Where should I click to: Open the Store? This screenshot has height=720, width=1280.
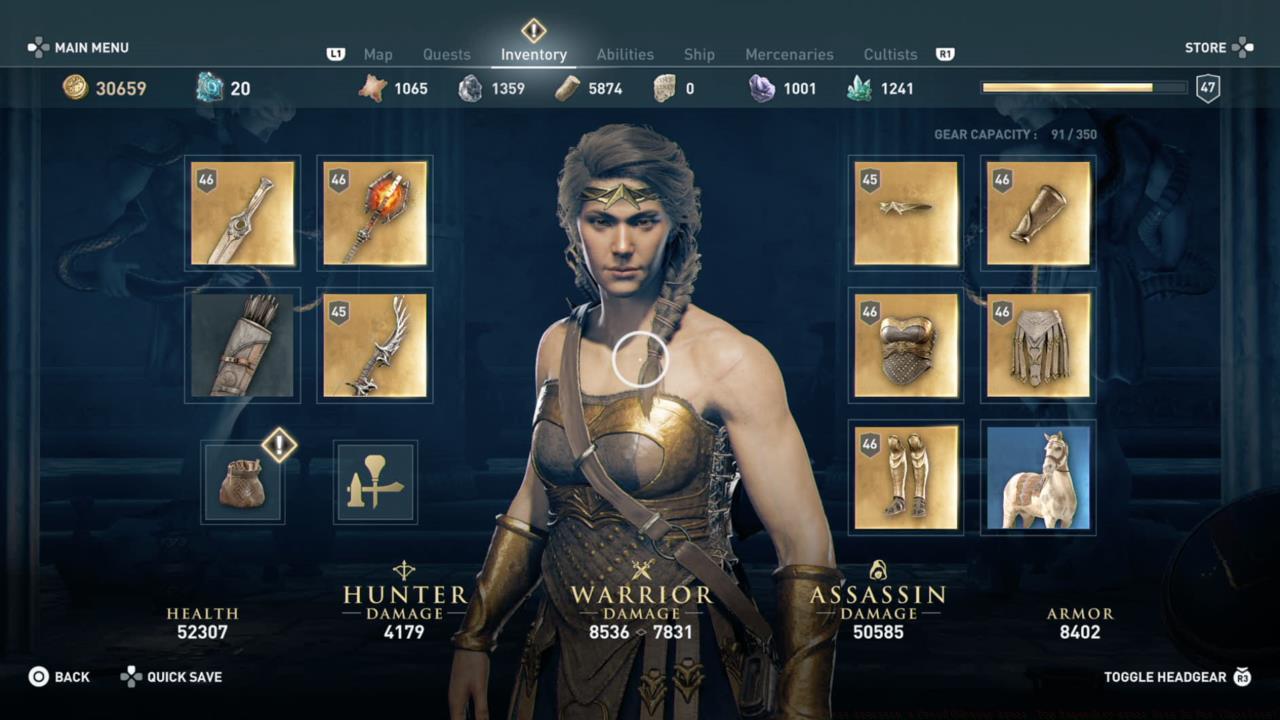click(1204, 47)
